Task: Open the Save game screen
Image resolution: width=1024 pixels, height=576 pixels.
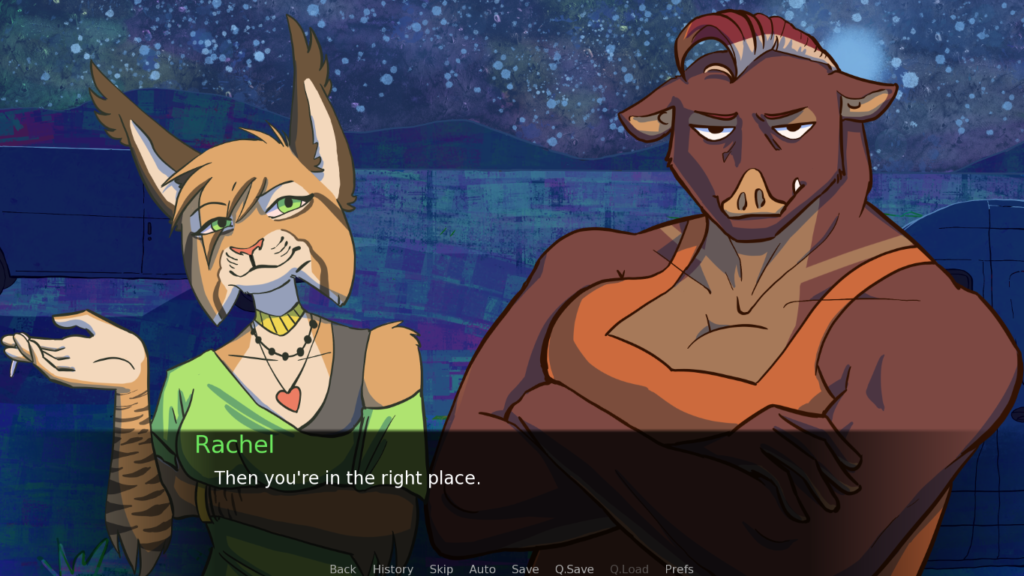Action: coord(525,569)
